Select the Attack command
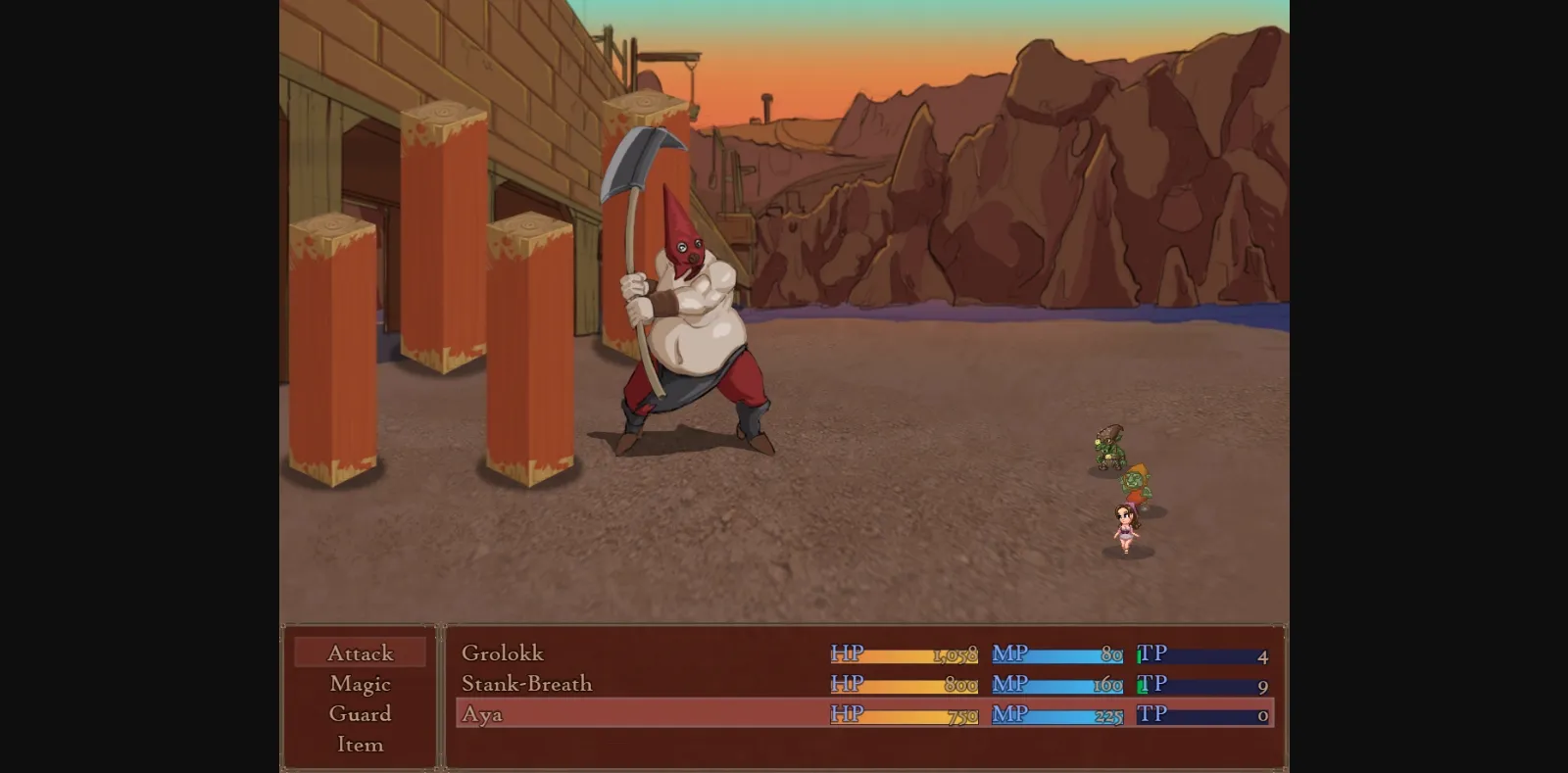This screenshot has width=1568, height=773. click(360, 652)
